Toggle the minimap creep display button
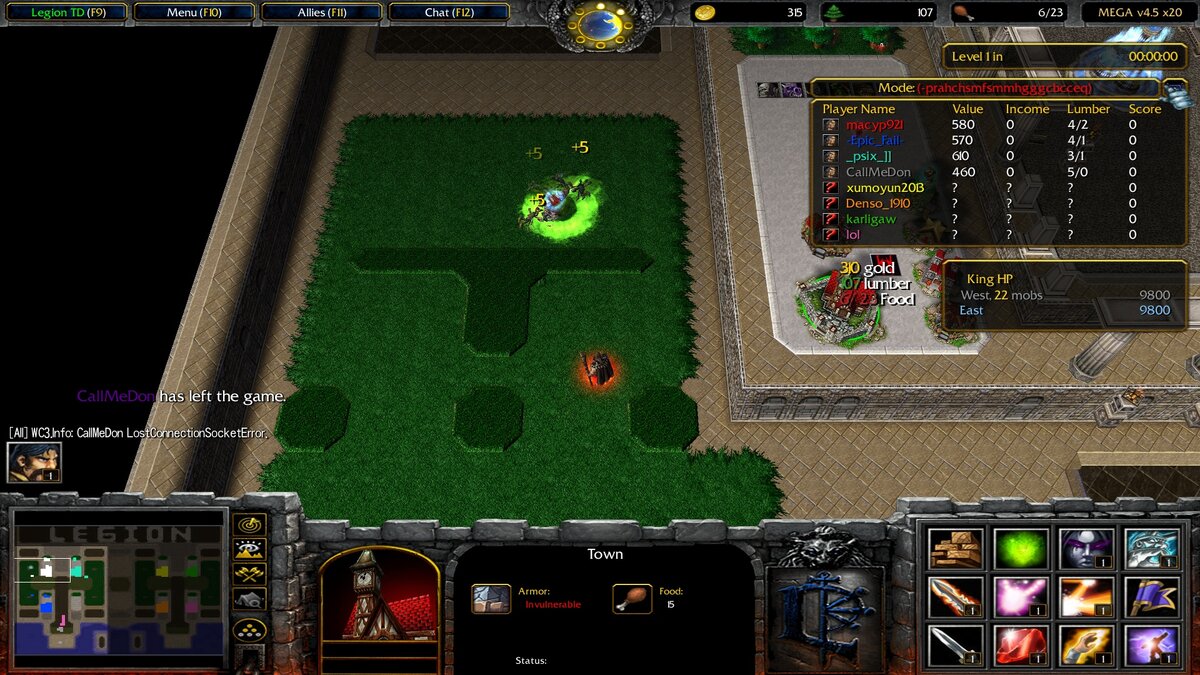This screenshot has height=675, width=1200. 249,599
